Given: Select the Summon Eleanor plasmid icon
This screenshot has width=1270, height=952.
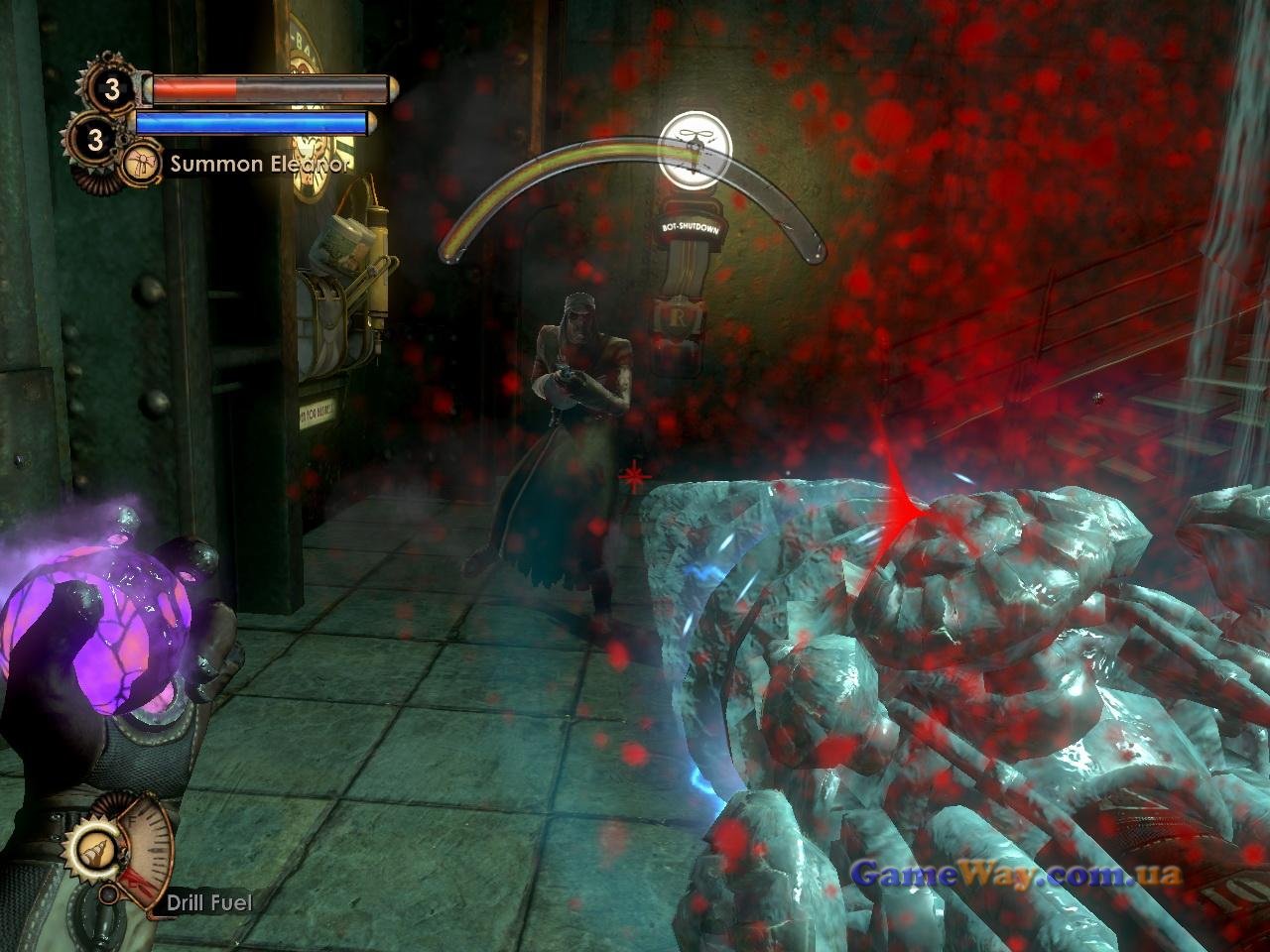Looking at the screenshot, I should coord(142,164).
